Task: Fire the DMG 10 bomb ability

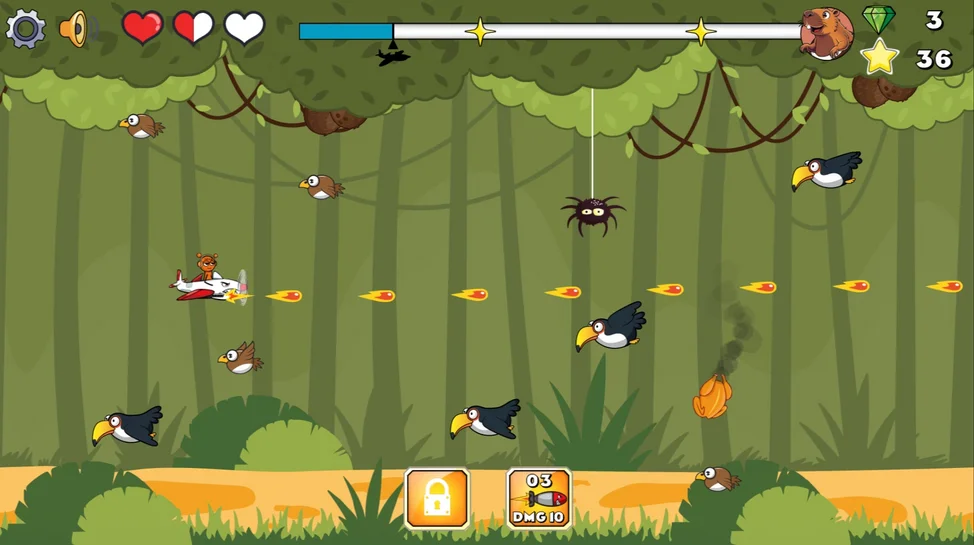Action: (539, 498)
